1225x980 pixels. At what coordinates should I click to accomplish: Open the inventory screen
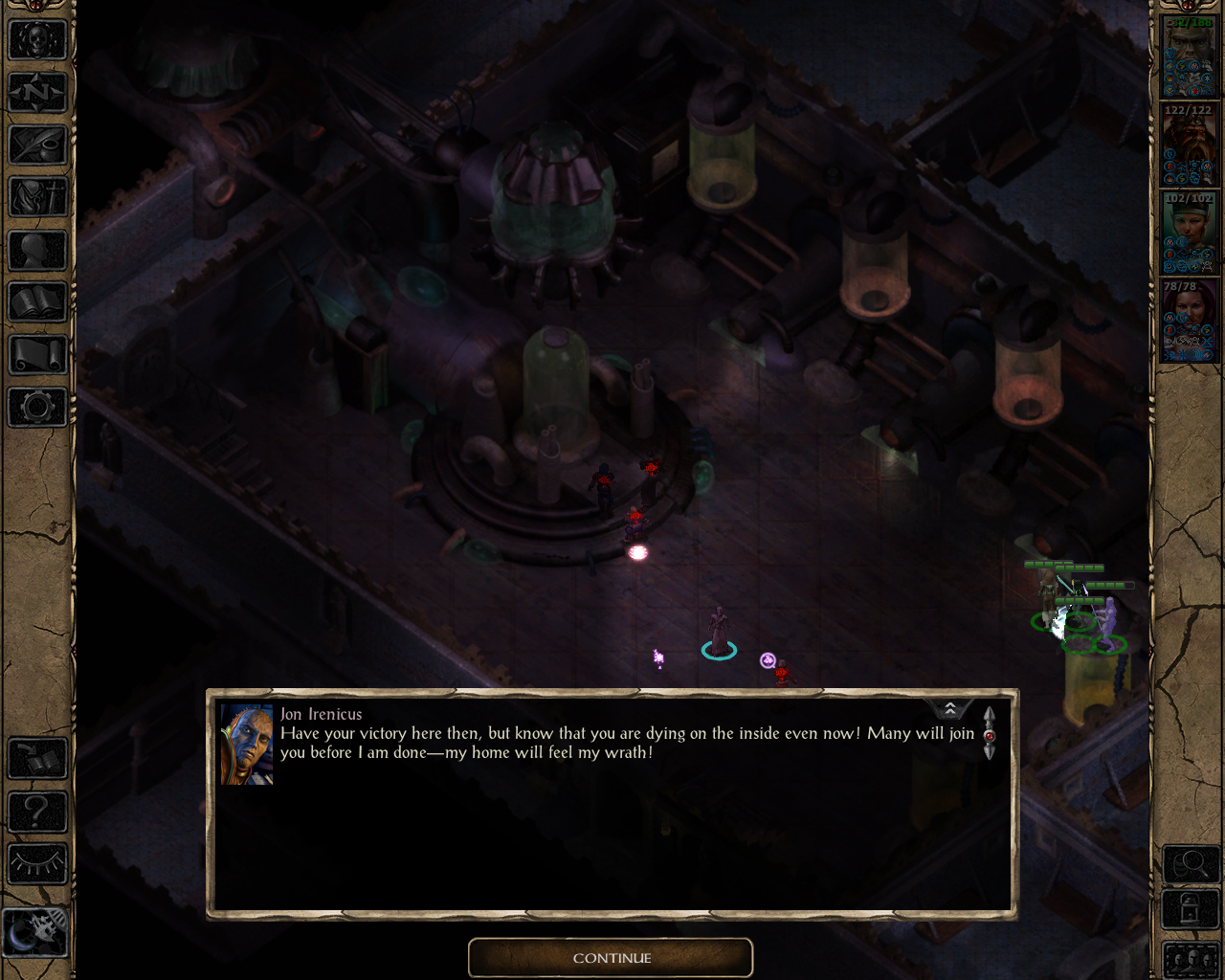coord(37,198)
